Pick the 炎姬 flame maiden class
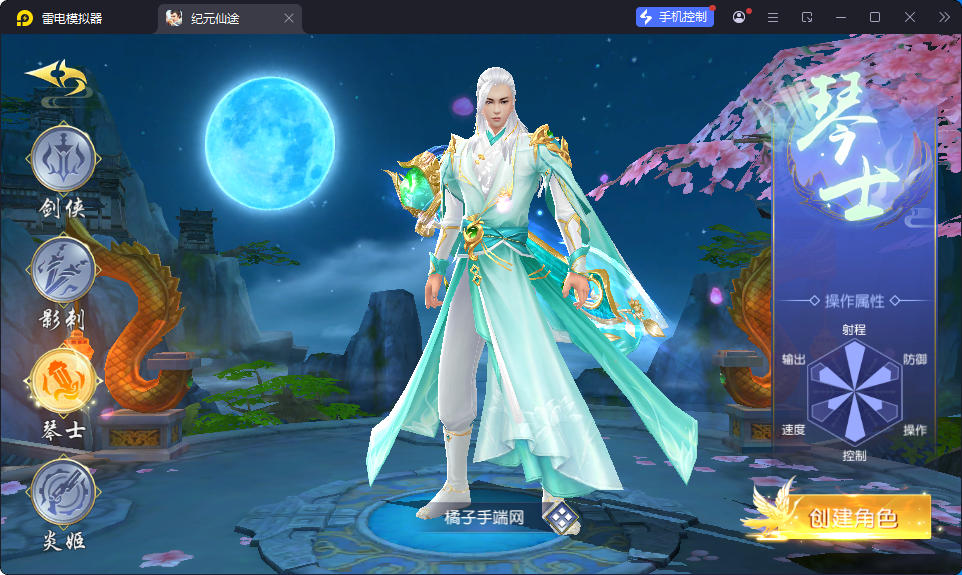The width and height of the screenshot is (962, 575). click(63, 491)
